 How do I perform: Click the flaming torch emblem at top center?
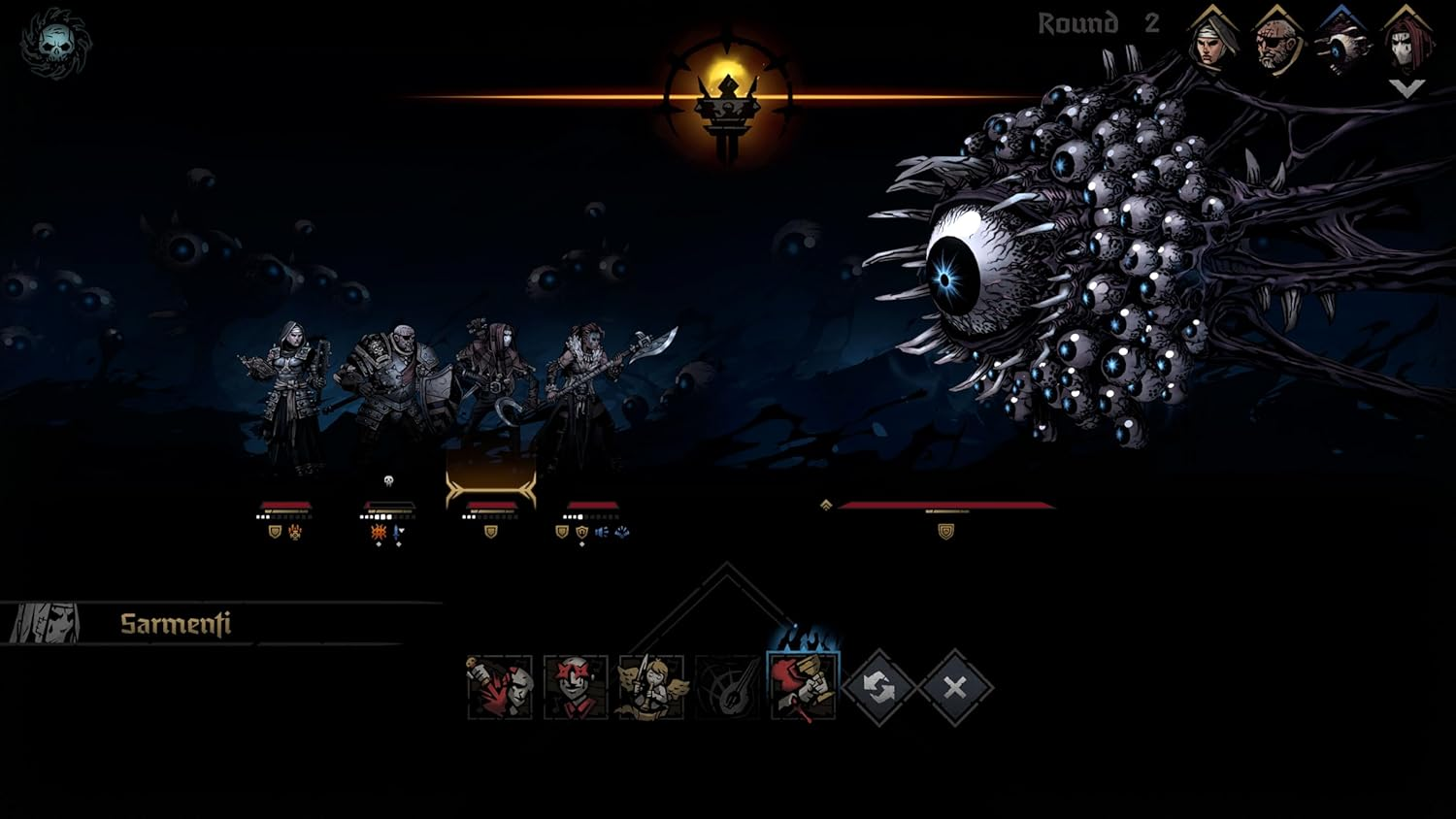[x=727, y=97]
